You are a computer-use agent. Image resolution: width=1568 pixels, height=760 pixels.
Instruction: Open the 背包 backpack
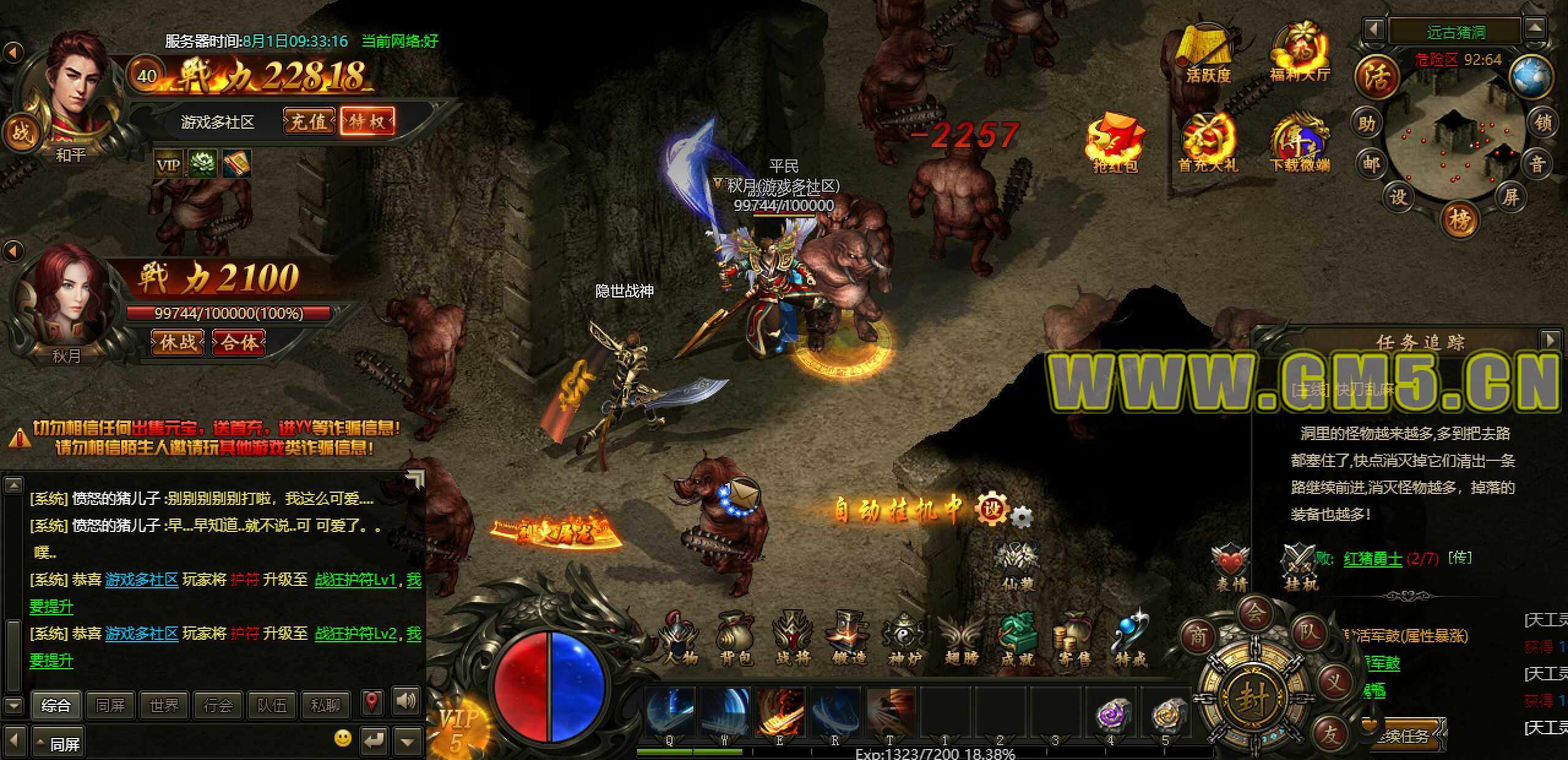(736, 639)
